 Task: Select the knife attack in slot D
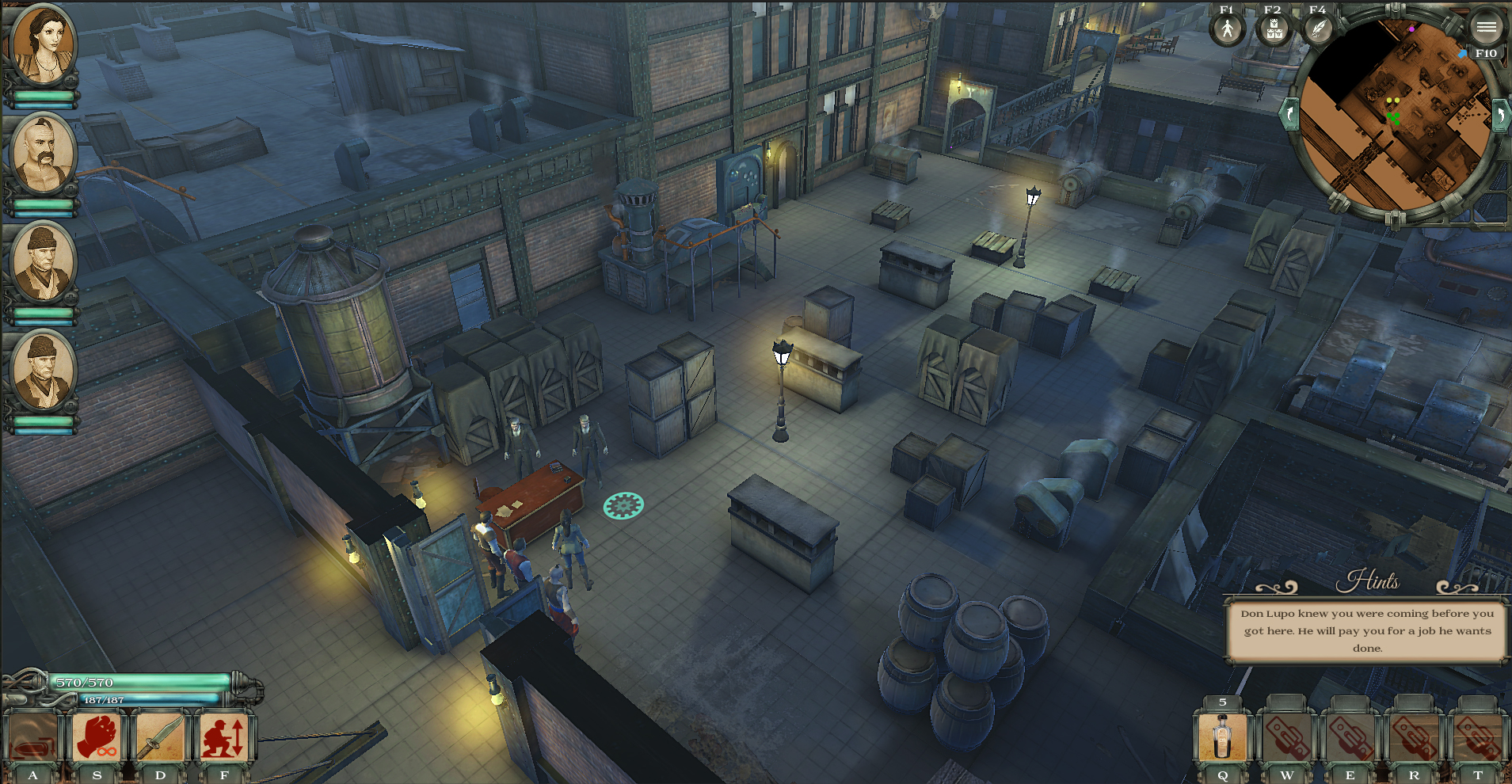160,738
